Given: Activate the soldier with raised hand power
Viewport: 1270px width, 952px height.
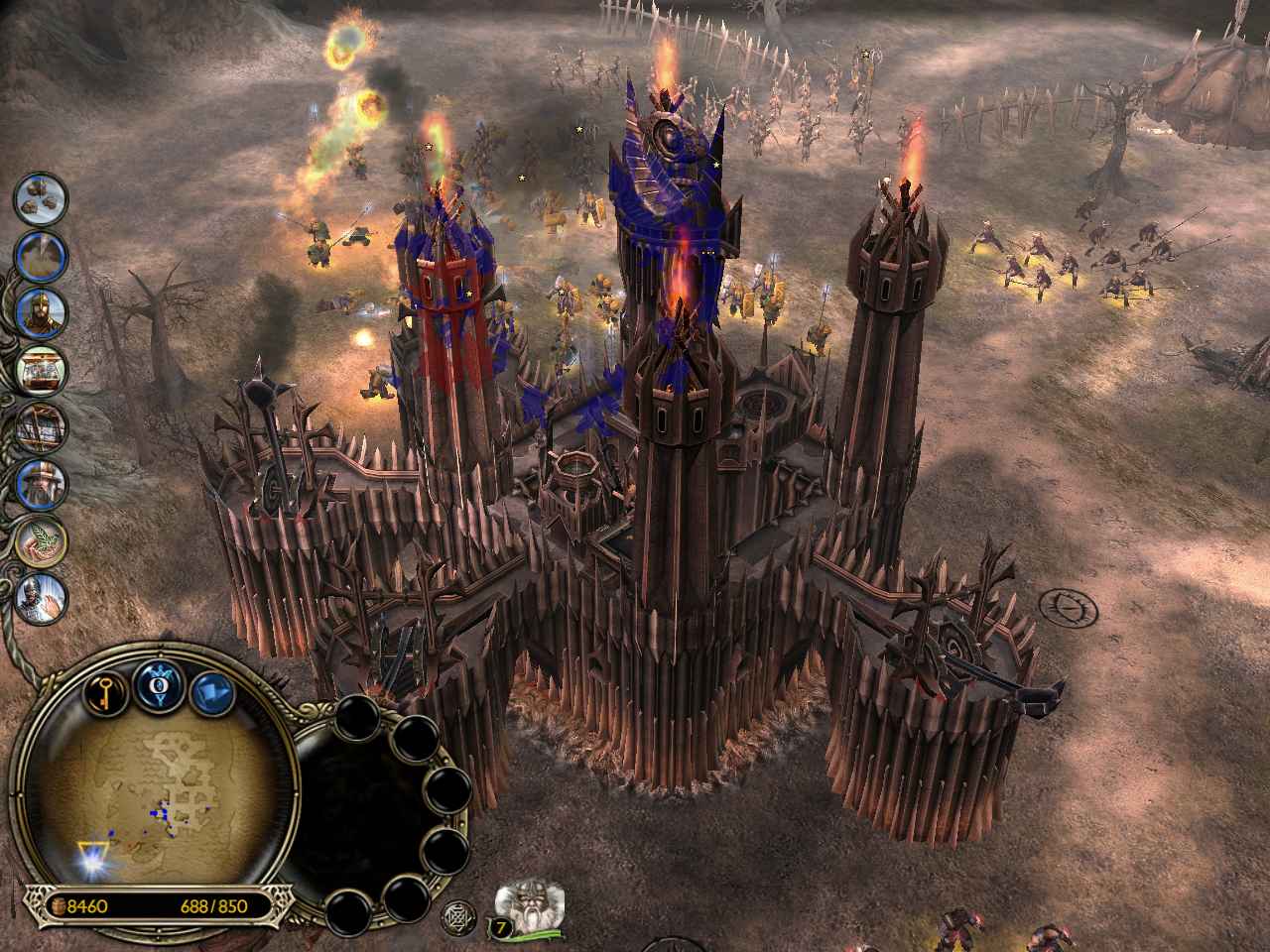Looking at the screenshot, I should coord(42,597).
